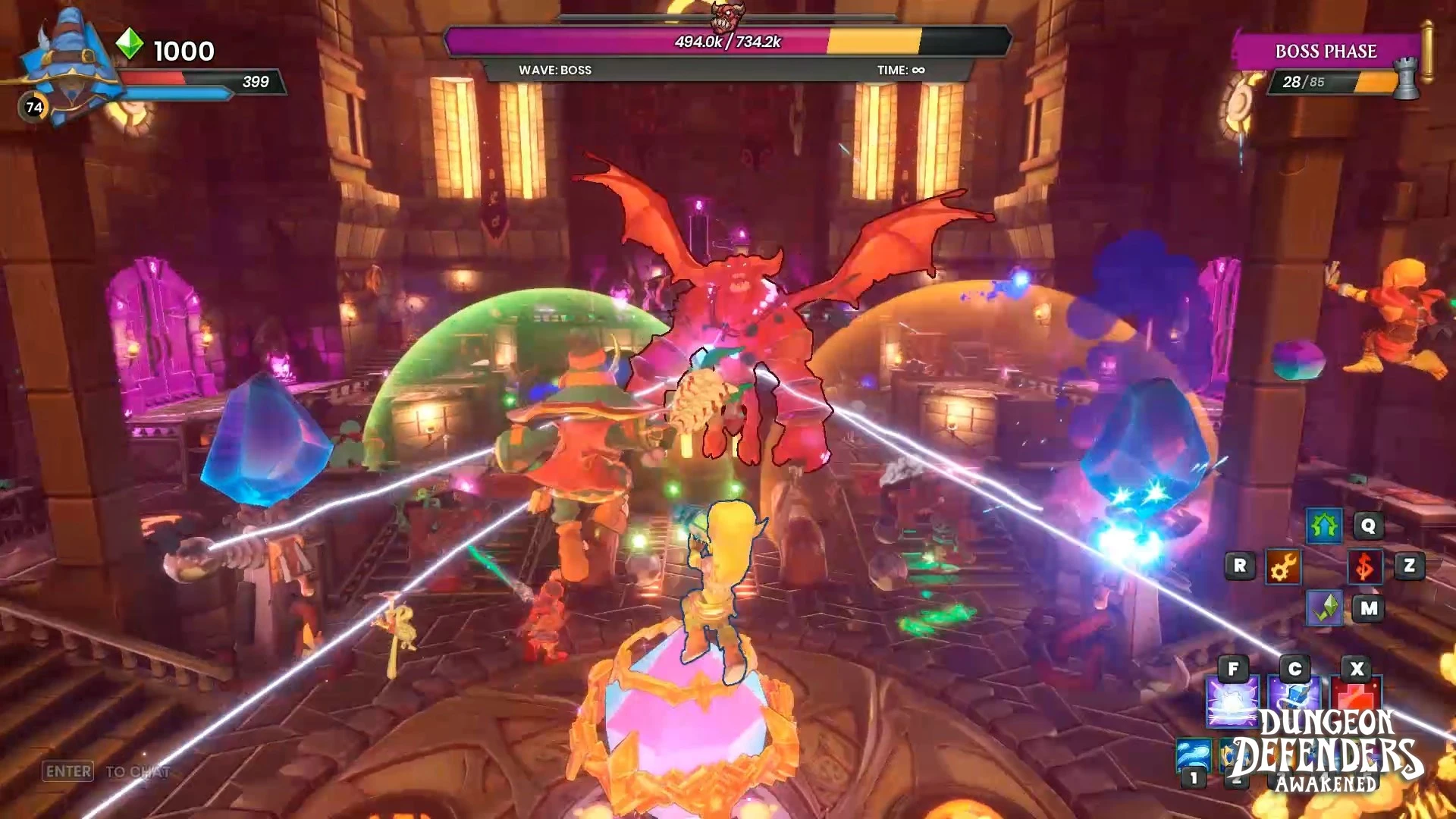1456x819 pixels.
Task: Select the blue swirl hotbar slot
Action: pos(1193,756)
